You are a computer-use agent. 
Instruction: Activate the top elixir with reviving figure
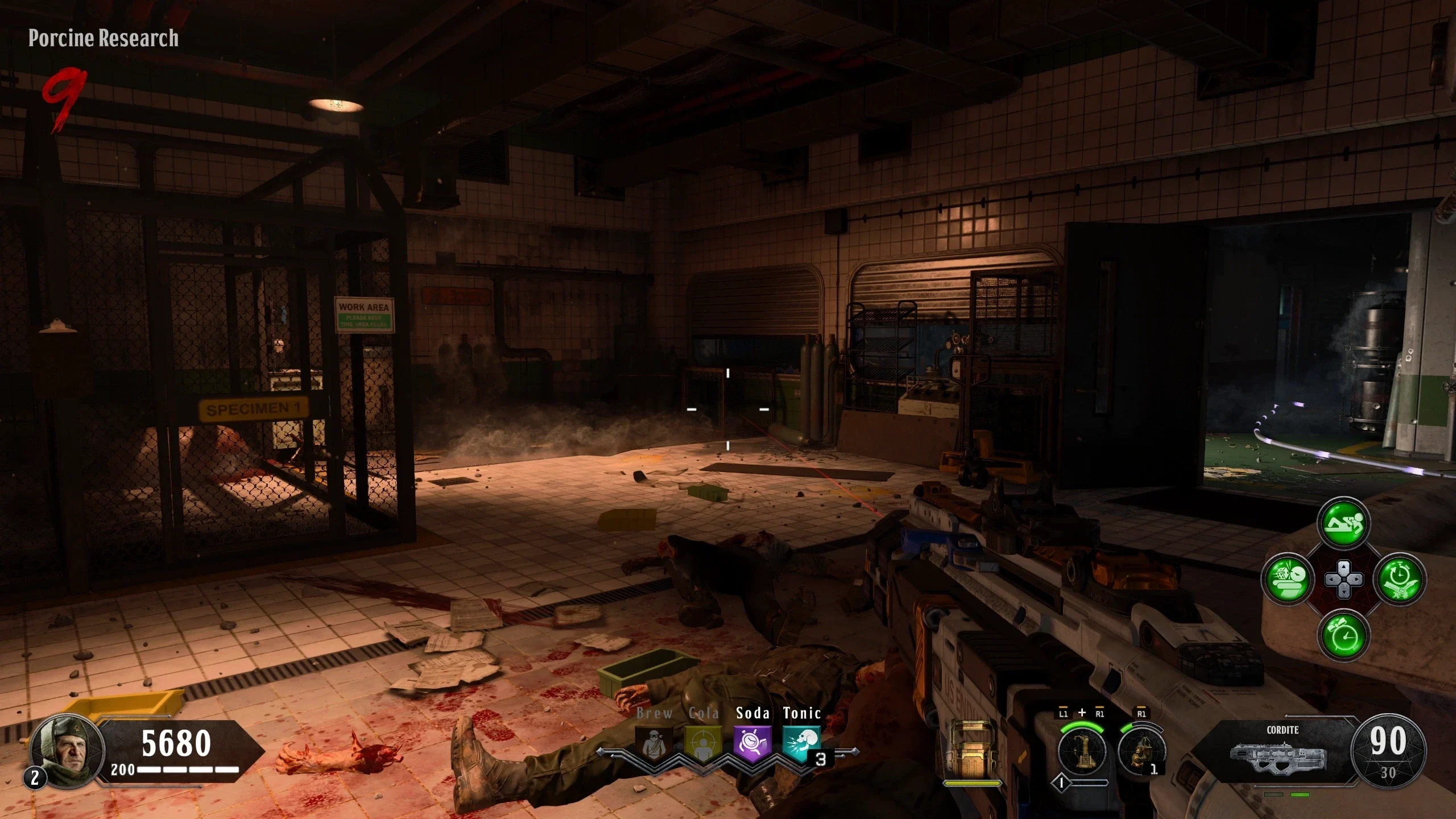click(1343, 523)
